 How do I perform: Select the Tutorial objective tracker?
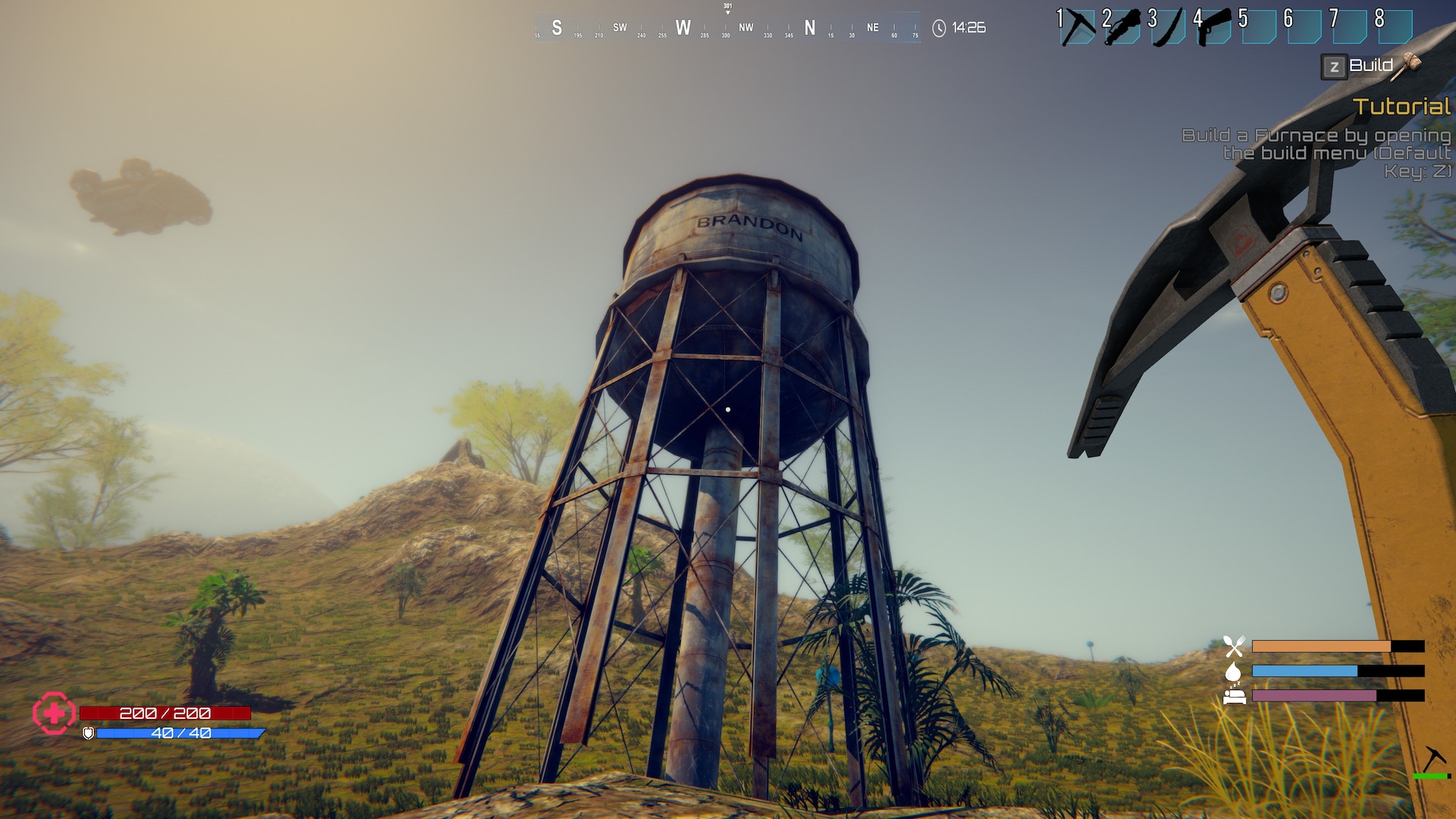coord(1401,107)
